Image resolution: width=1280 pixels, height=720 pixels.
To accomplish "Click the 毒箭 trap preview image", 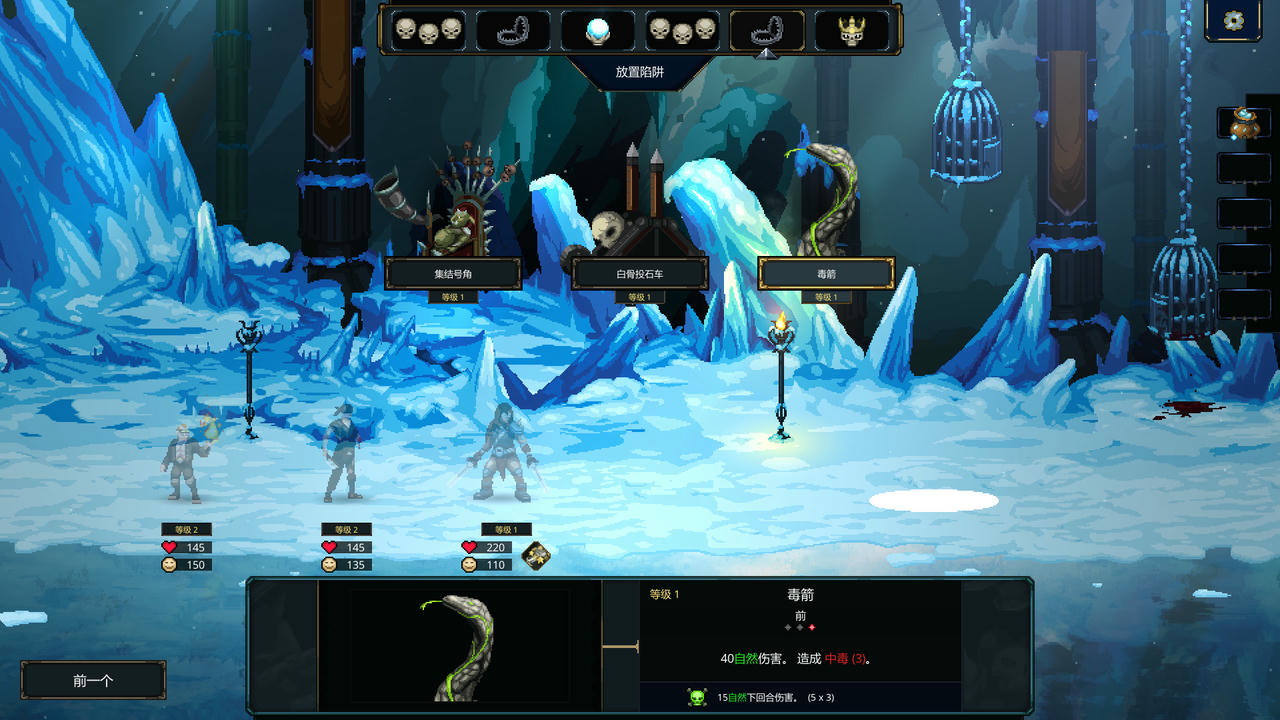I will [x=459, y=645].
